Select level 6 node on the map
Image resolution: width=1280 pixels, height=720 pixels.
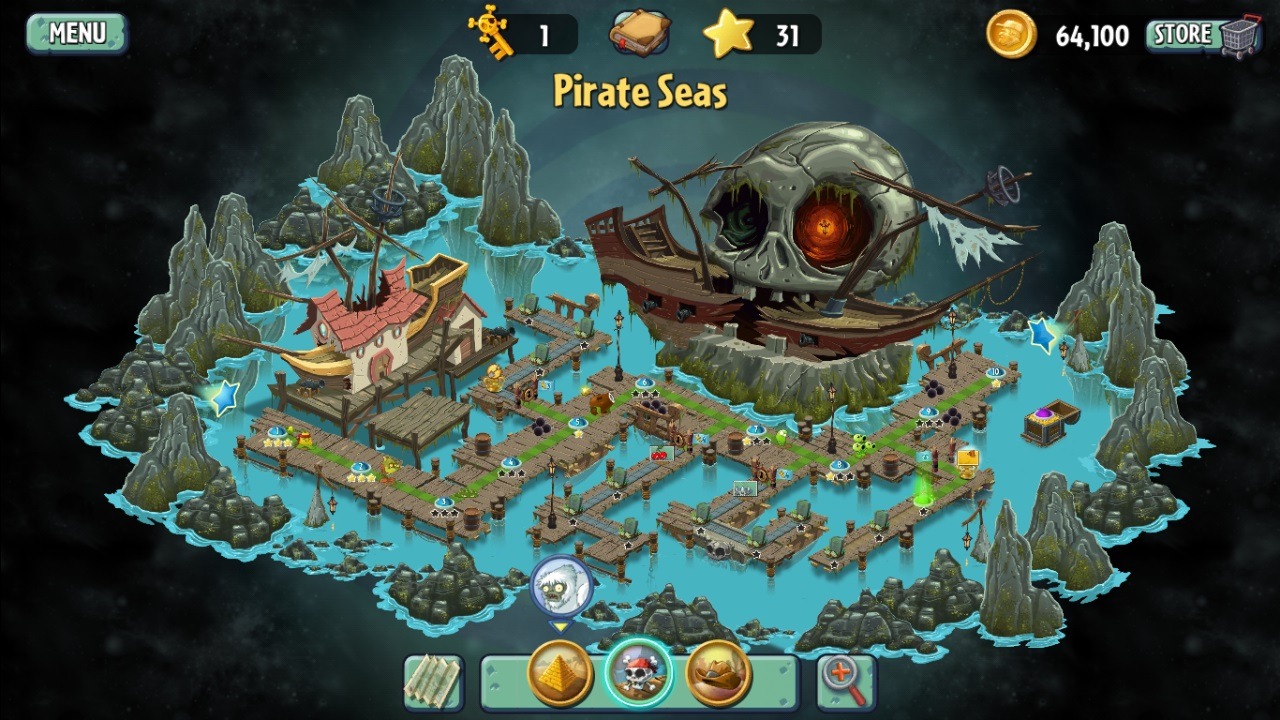click(x=644, y=383)
